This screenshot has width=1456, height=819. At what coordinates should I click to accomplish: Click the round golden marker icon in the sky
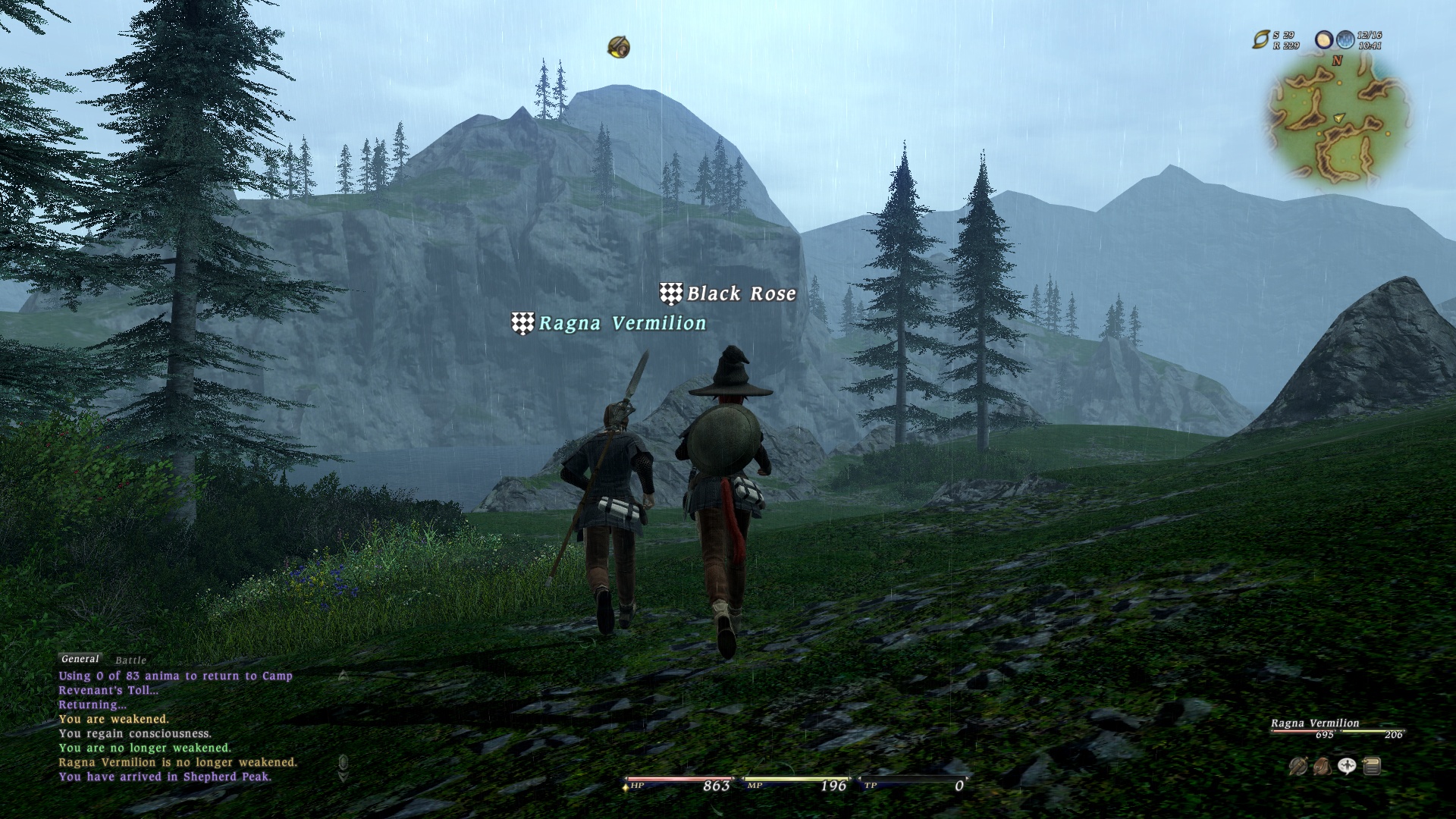pos(619,47)
